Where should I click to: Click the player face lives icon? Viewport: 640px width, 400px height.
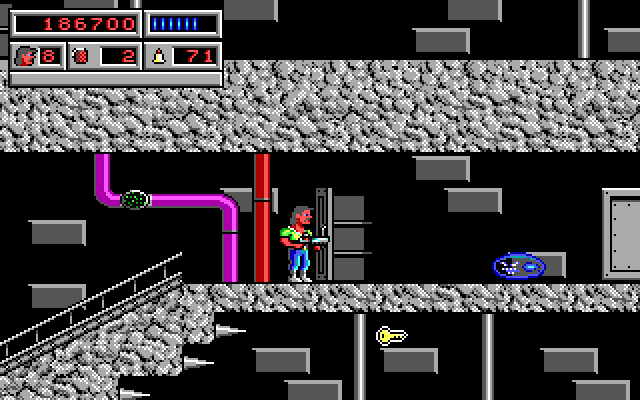tap(26, 56)
